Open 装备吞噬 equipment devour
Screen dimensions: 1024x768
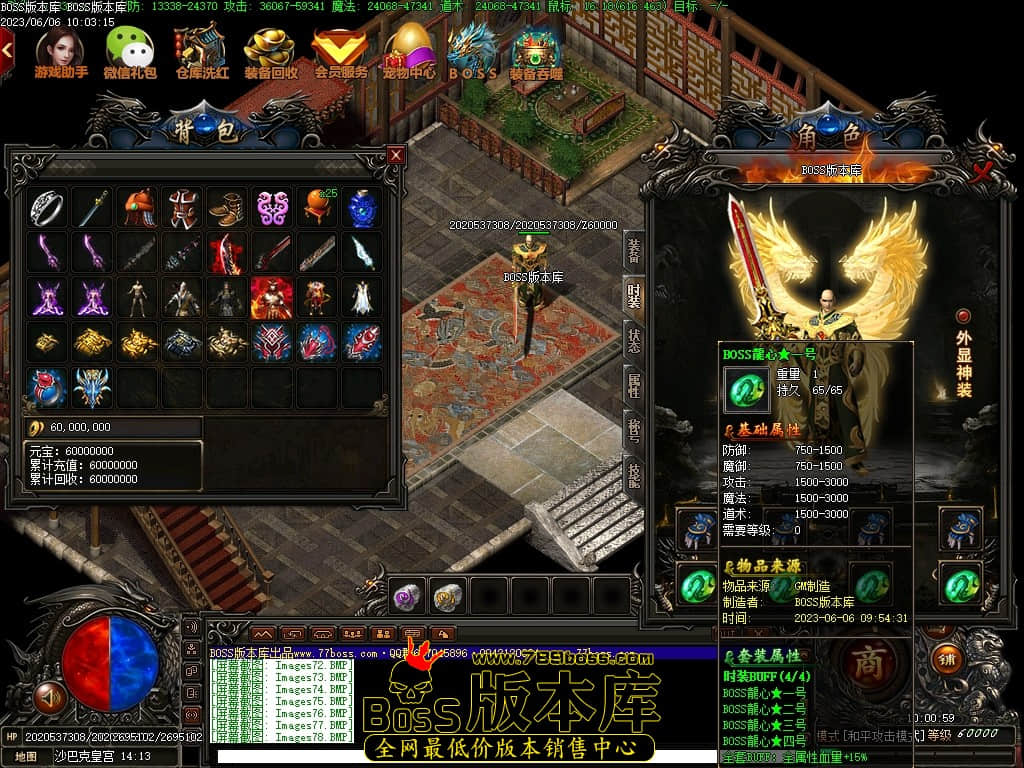pos(536,52)
